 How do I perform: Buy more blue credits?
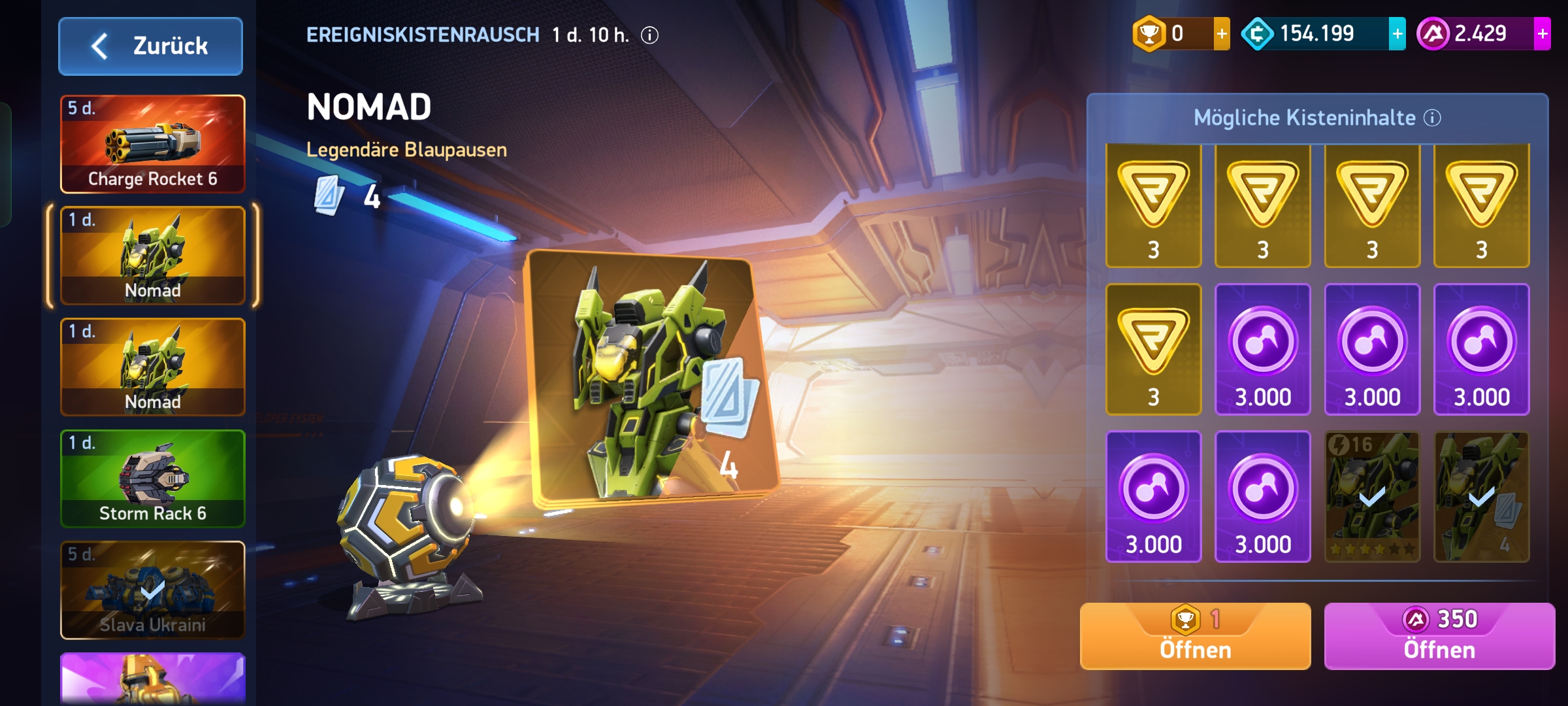pyautogui.click(x=1397, y=34)
